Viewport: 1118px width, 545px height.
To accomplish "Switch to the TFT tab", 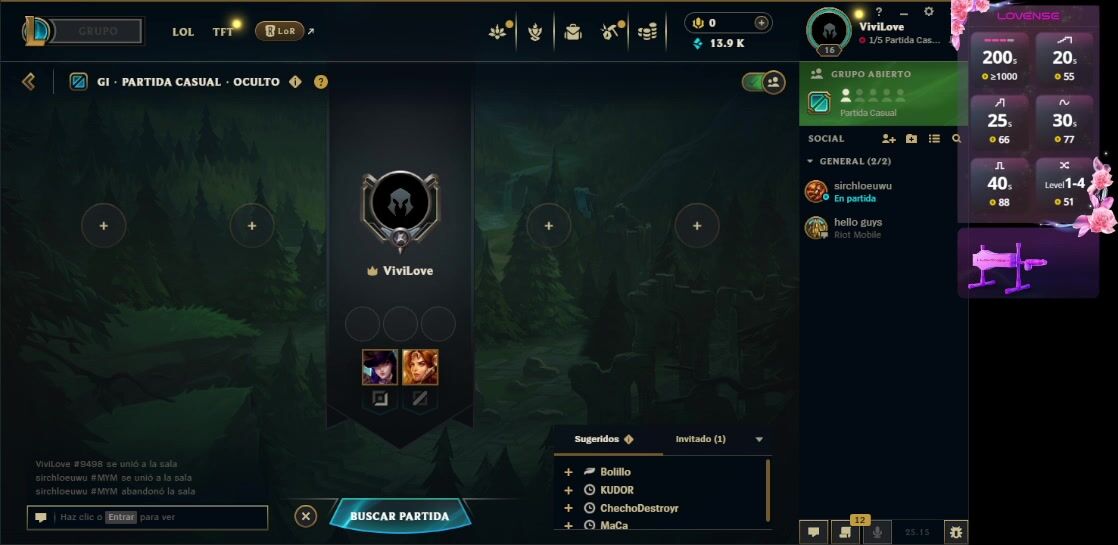I will (223, 32).
